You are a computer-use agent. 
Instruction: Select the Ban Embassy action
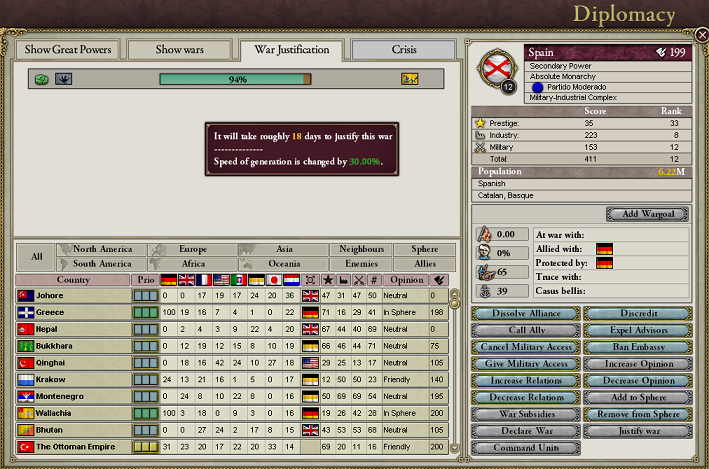(638, 347)
